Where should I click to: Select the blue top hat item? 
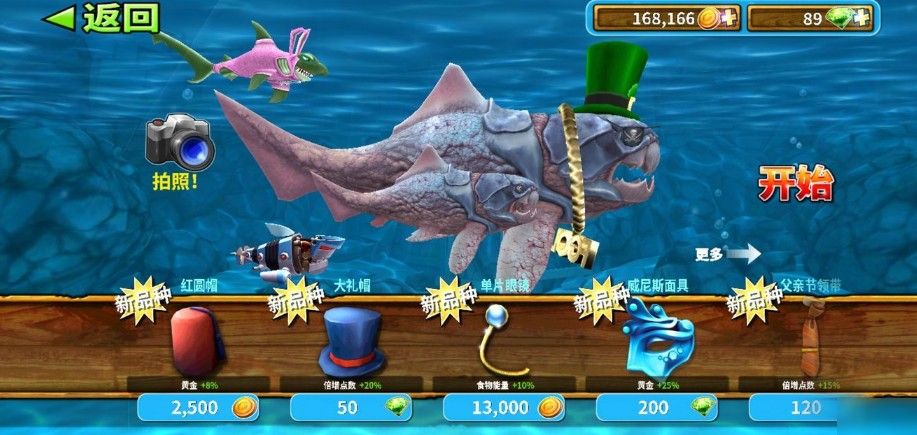pyautogui.click(x=351, y=340)
